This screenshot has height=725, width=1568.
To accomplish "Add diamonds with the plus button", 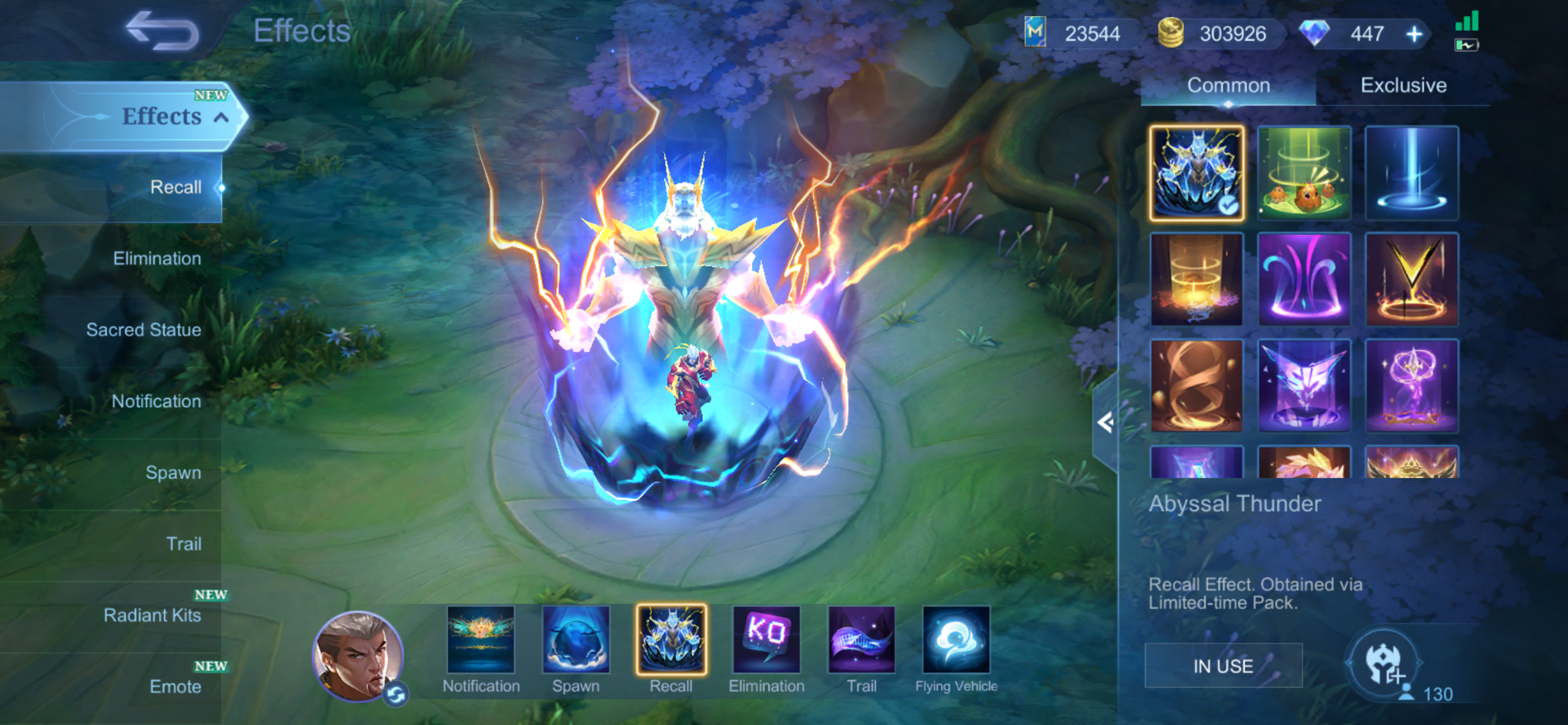I will click(1414, 34).
